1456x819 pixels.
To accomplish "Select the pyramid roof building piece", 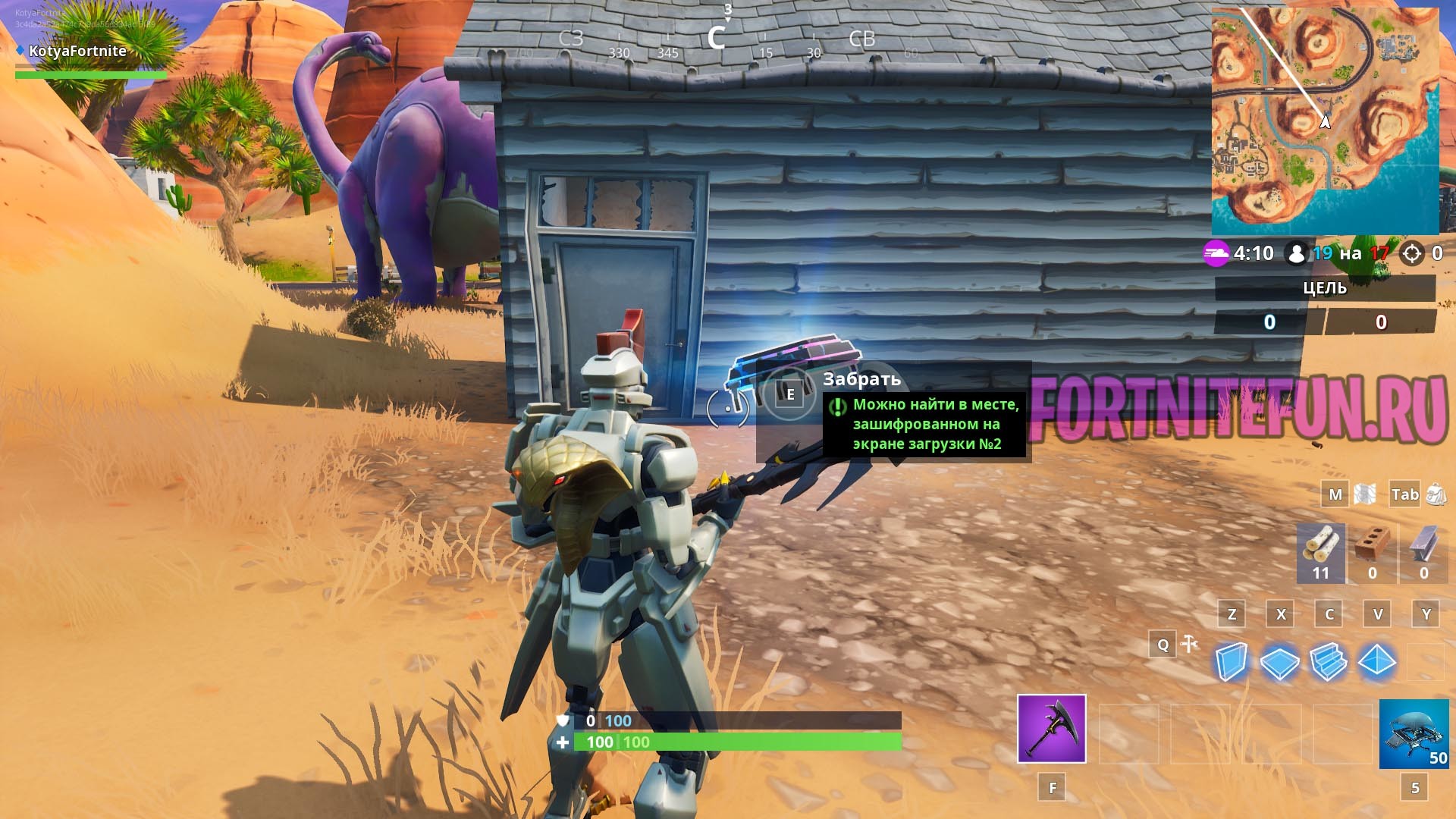I will point(1377,661).
